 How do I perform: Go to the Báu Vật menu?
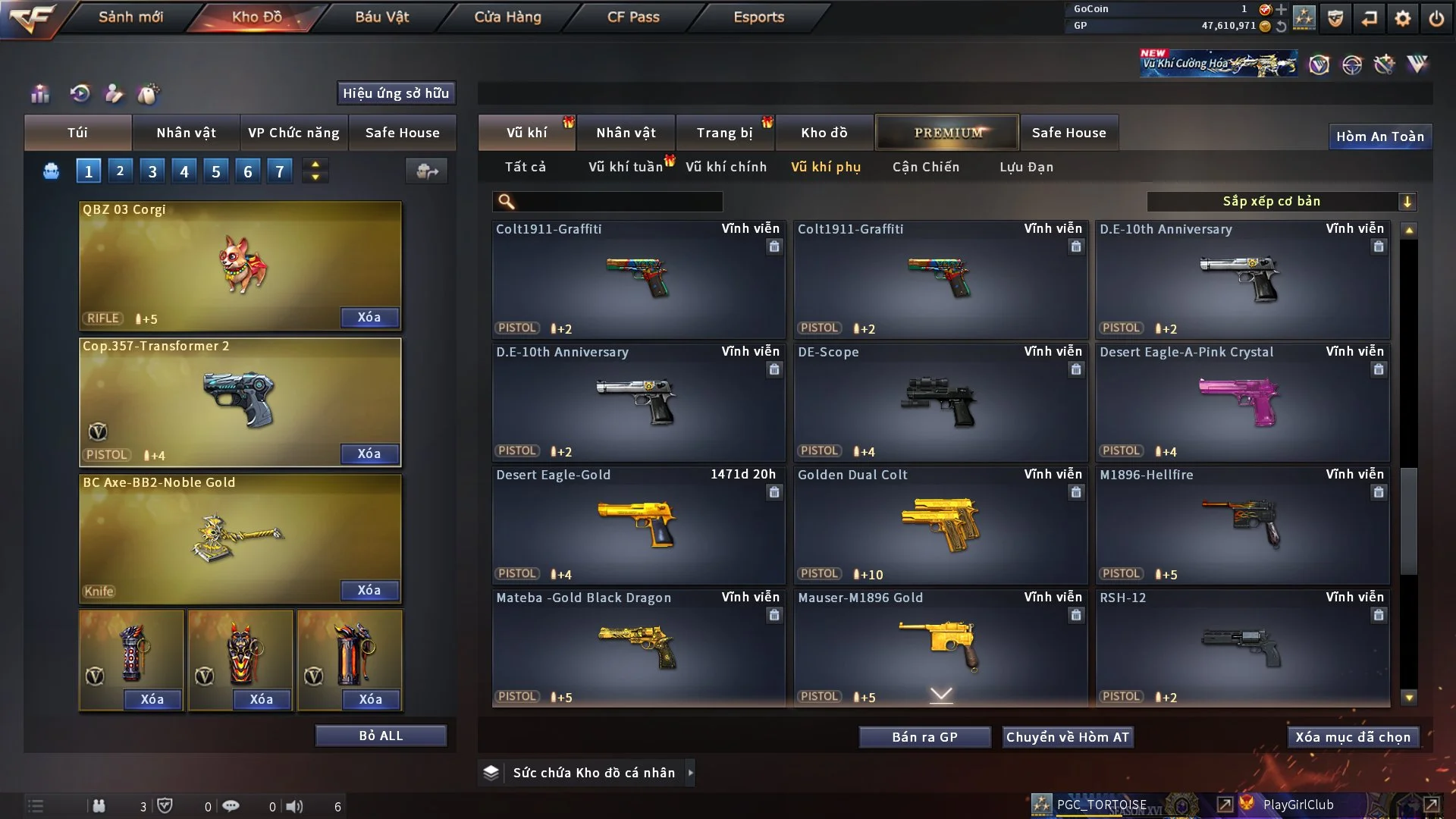pos(381,17)
